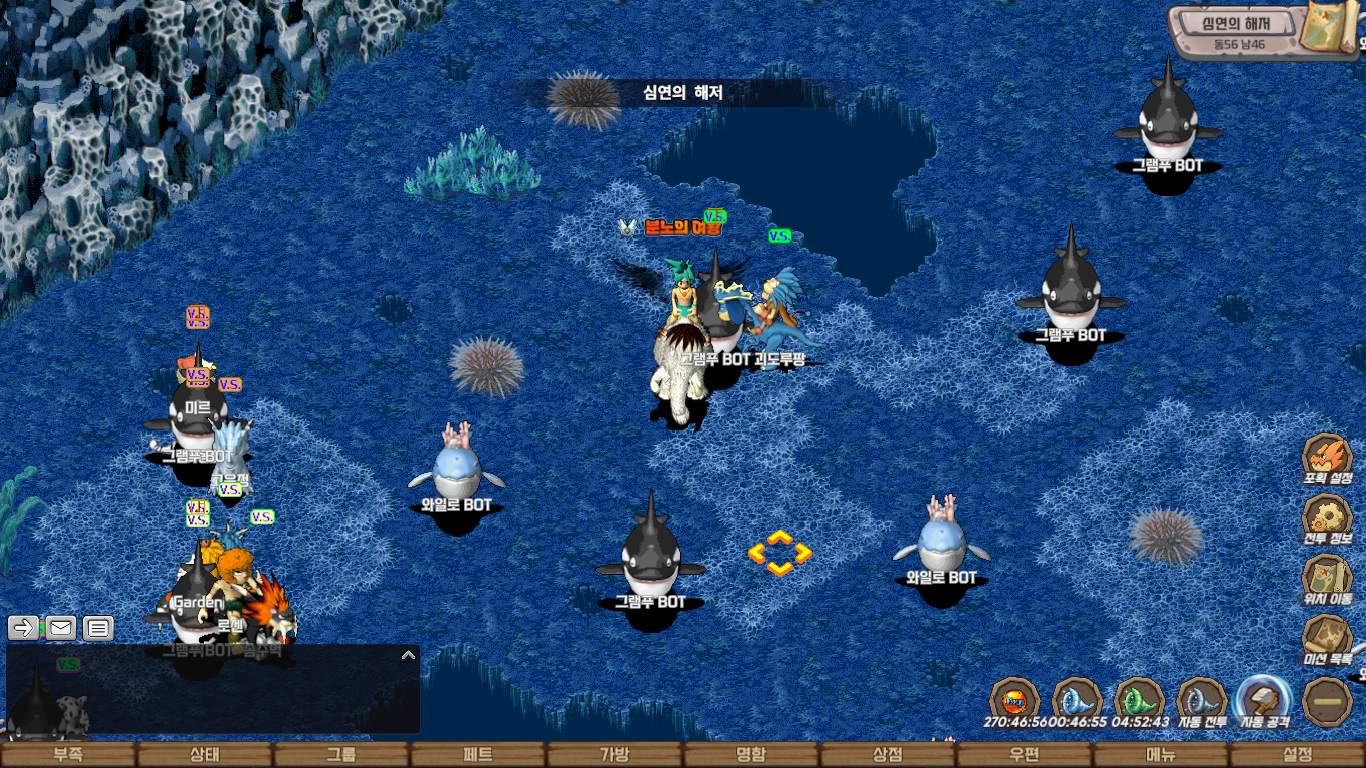
Task: Expand the chat window with the arrow
Action: point(408,655)
